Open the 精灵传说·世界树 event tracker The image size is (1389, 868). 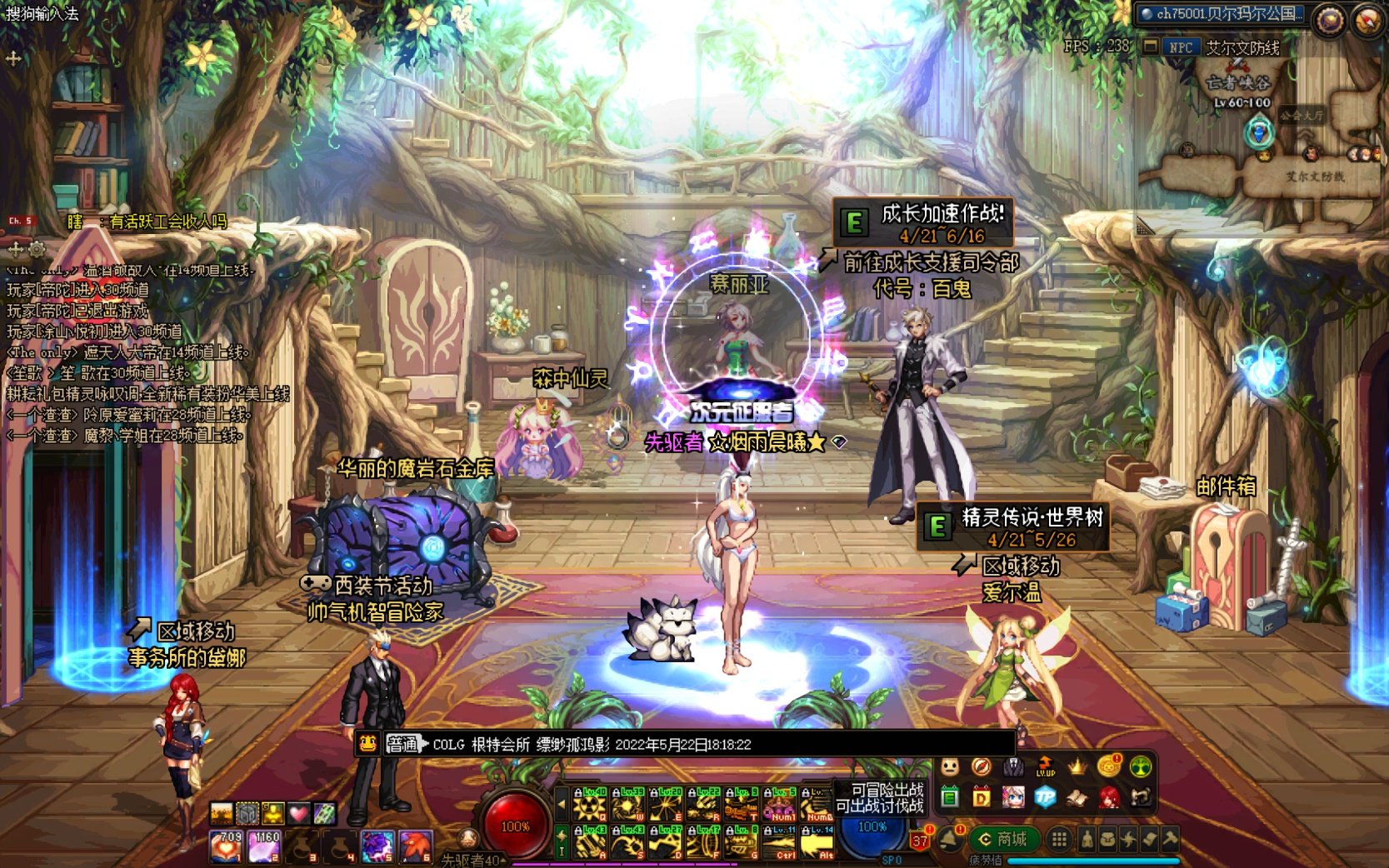pyautogui.click(x=1012, y=527)
